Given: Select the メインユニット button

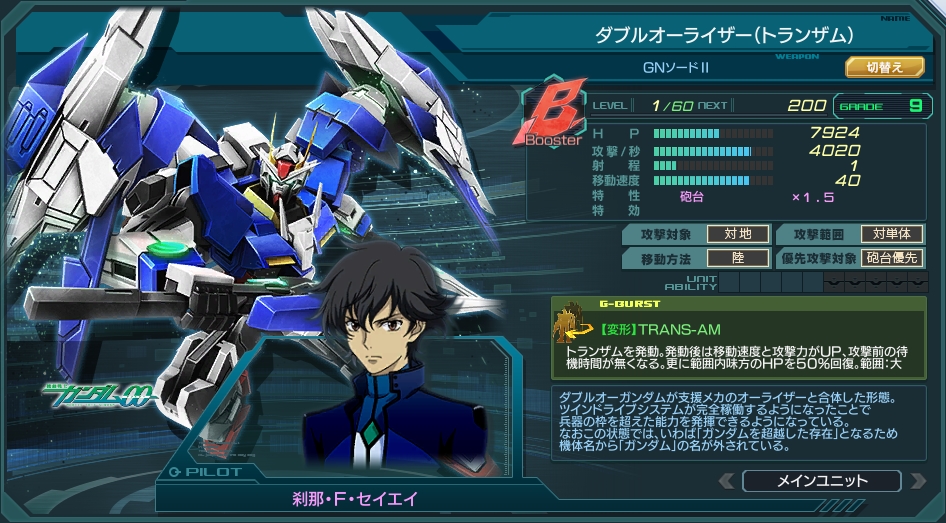Looking at the screenshot, I should (x=821, y=481).
